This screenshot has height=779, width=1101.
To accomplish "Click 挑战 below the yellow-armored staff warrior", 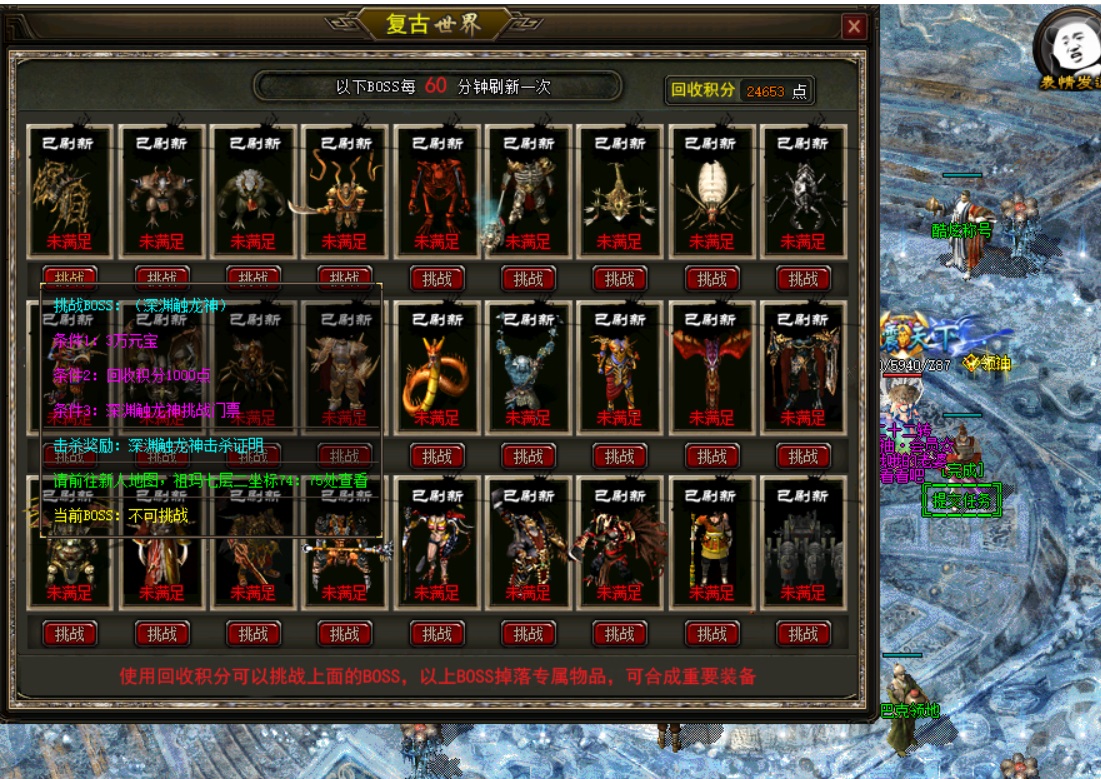I will (711, 633).
